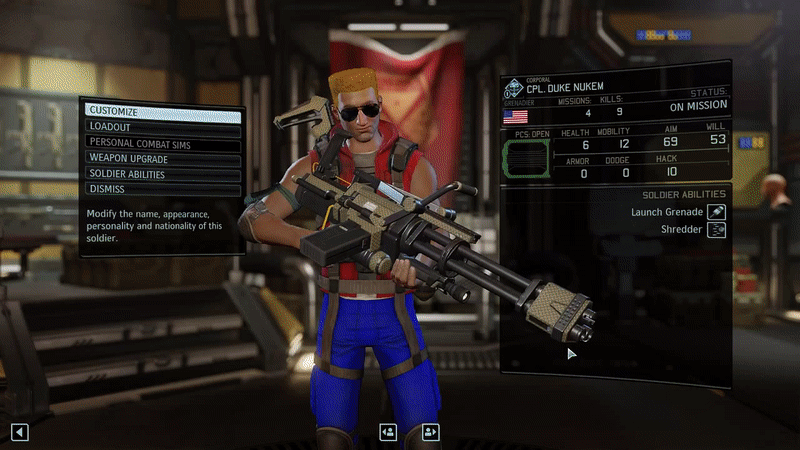Click the Shredder ability icon
The width and height of the screenshot is (800, 450).
[x=716, y=230]
